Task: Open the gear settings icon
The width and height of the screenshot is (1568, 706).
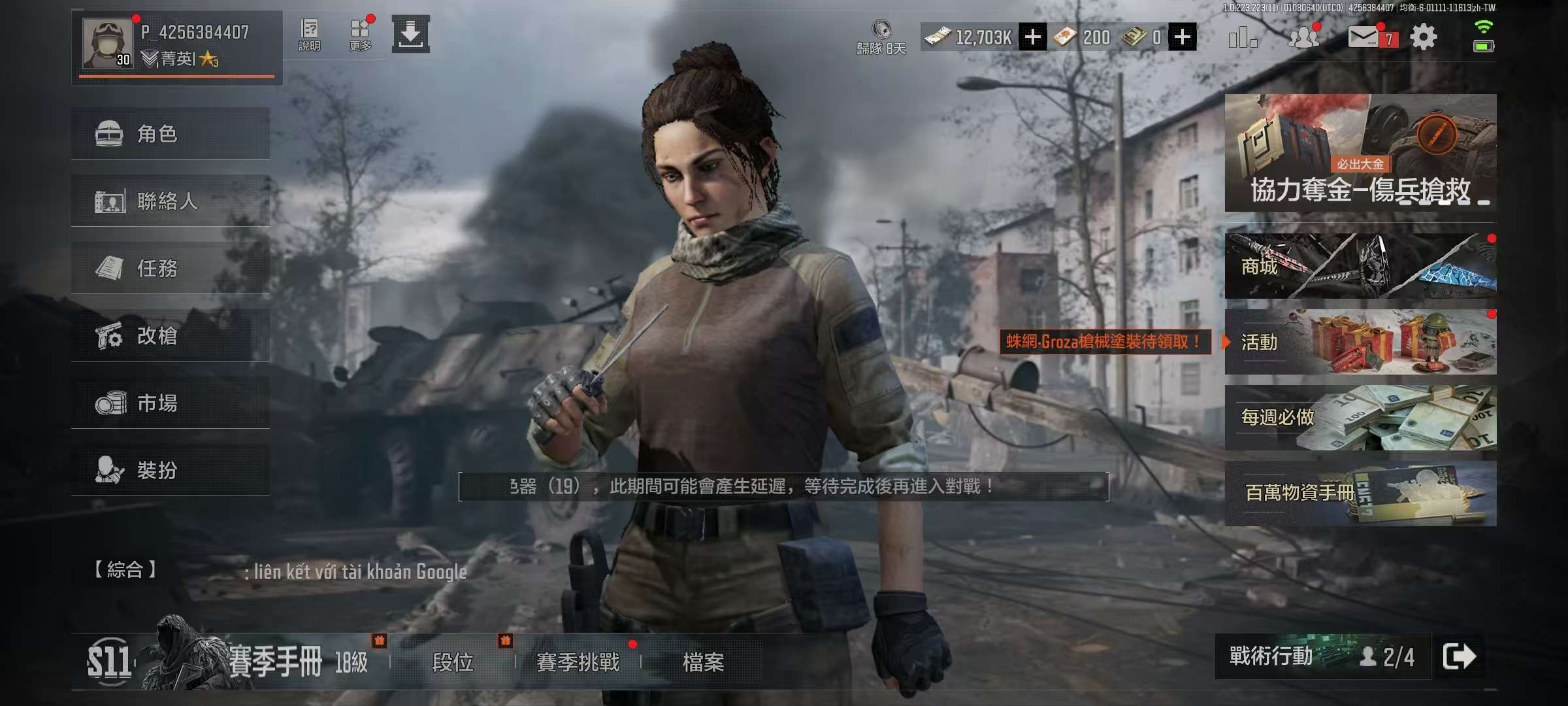Action: click(1424, 37)
